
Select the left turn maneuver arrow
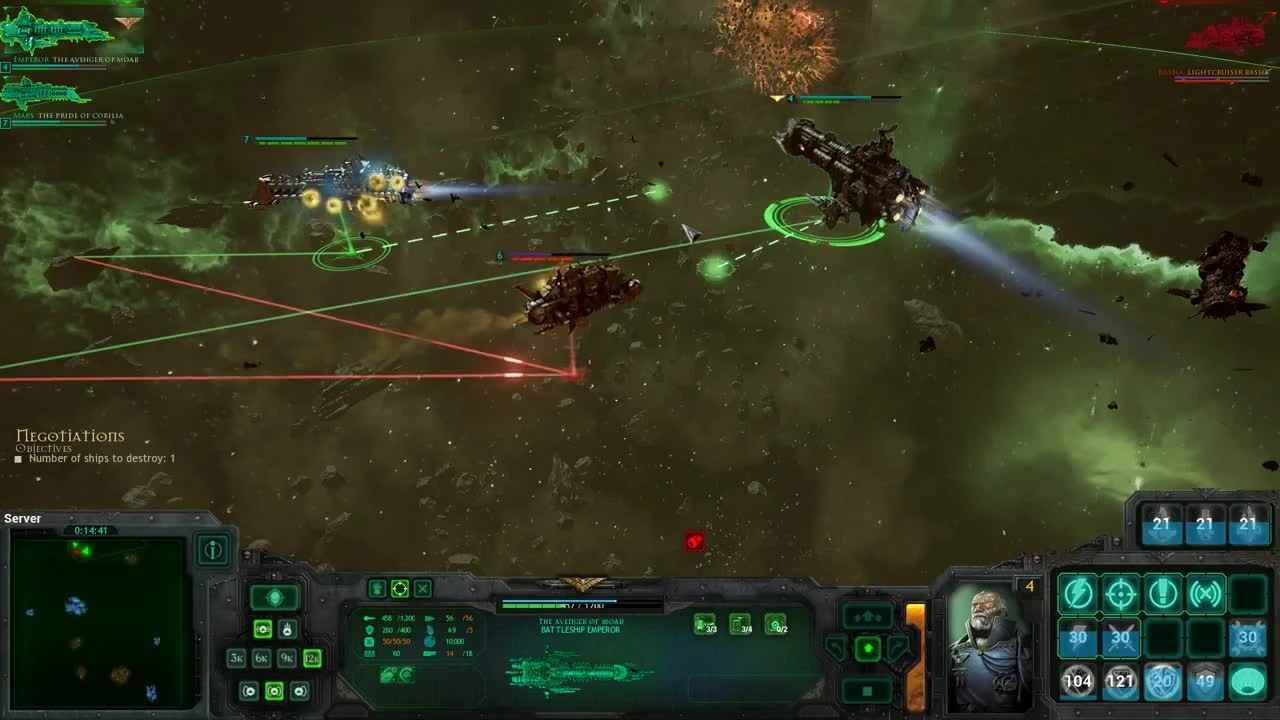pos(835,648)
